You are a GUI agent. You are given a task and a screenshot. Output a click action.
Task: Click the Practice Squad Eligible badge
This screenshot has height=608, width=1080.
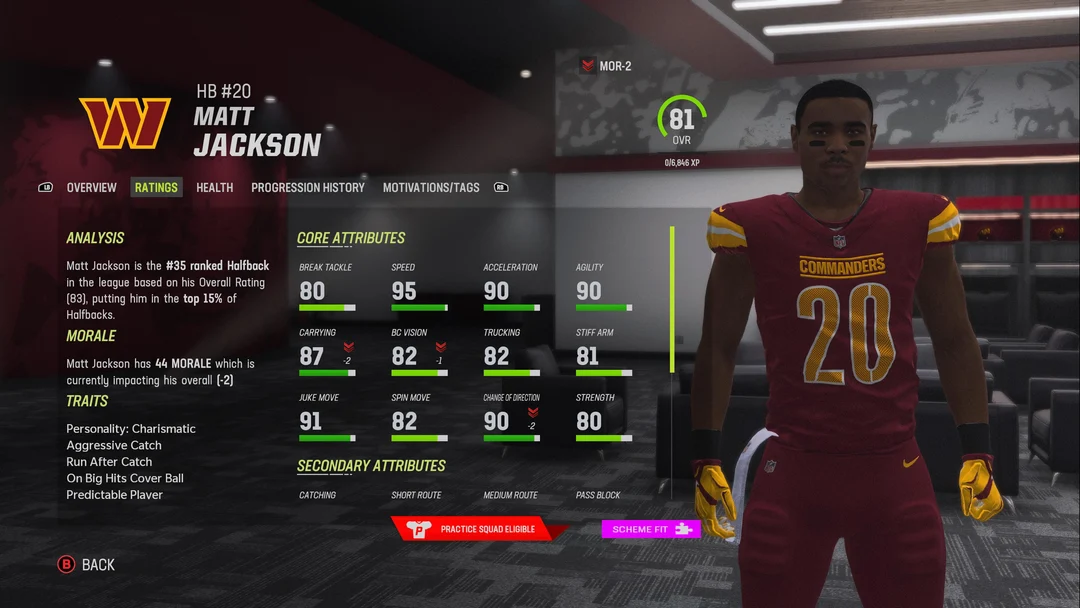[x=477, y=529]
